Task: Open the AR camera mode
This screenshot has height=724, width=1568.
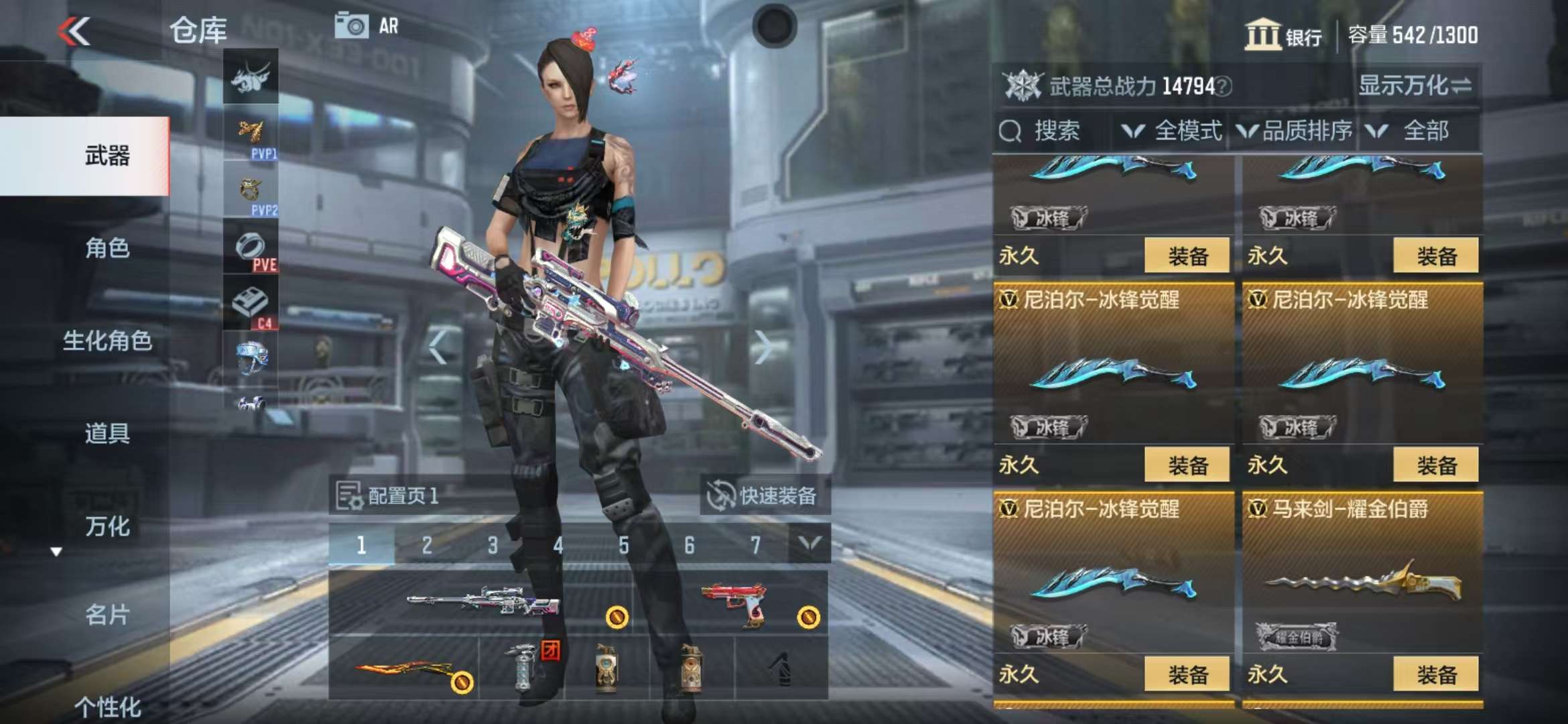Action: pos(367,26)
